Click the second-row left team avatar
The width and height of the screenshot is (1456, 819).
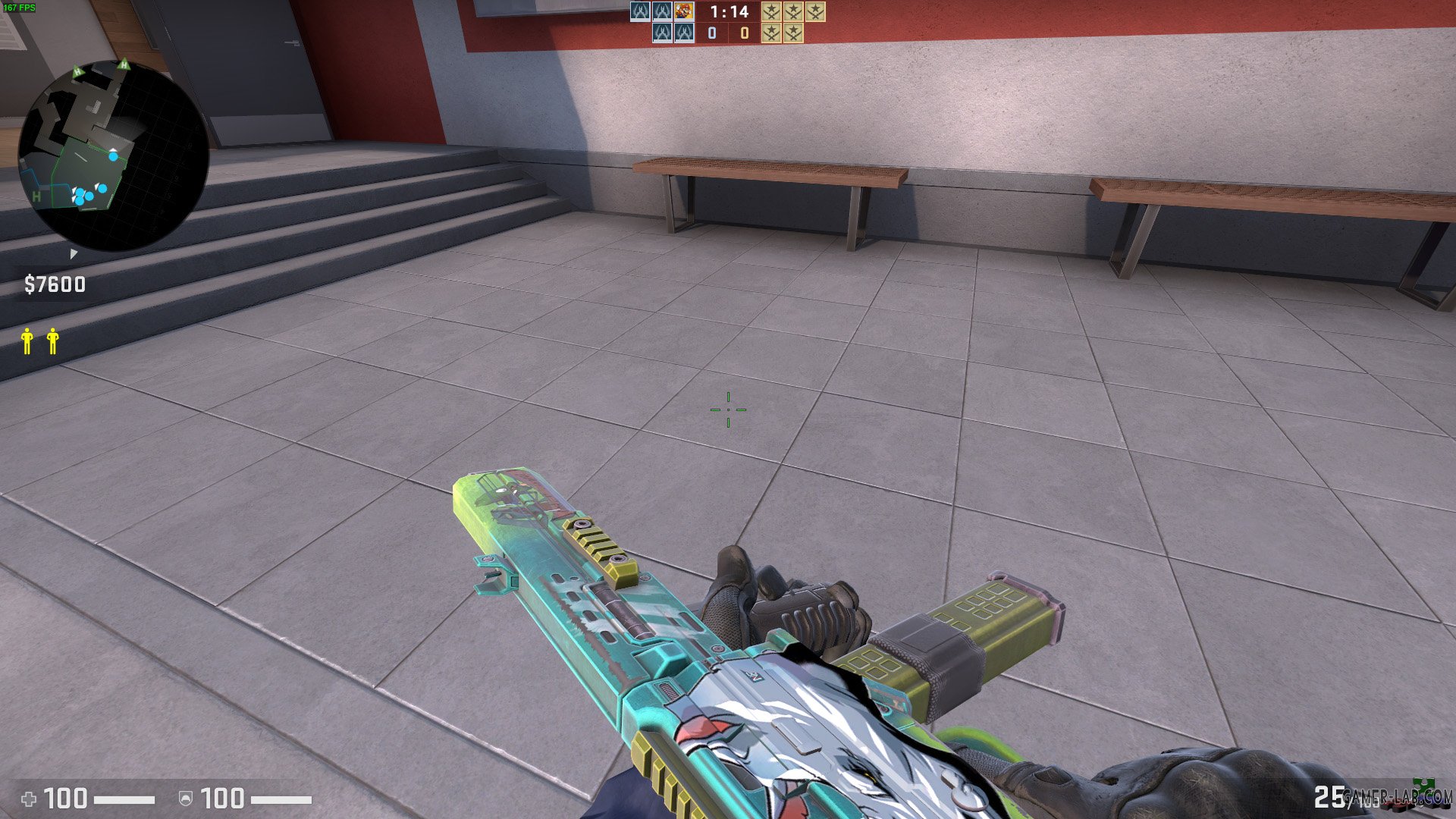click(x=662, y=33)
